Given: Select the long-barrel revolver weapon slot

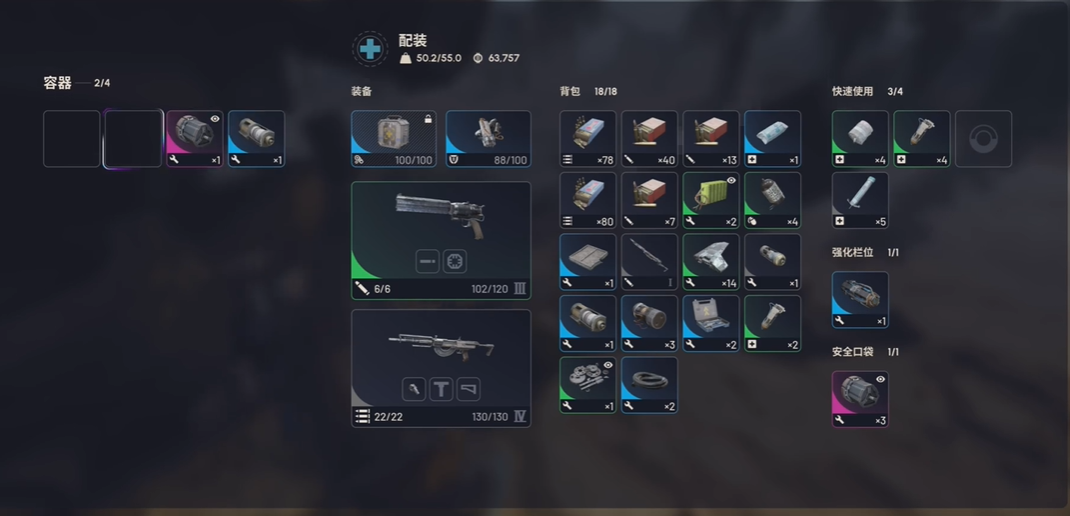Looking at the screenshot, I should [x=441, y=239].
